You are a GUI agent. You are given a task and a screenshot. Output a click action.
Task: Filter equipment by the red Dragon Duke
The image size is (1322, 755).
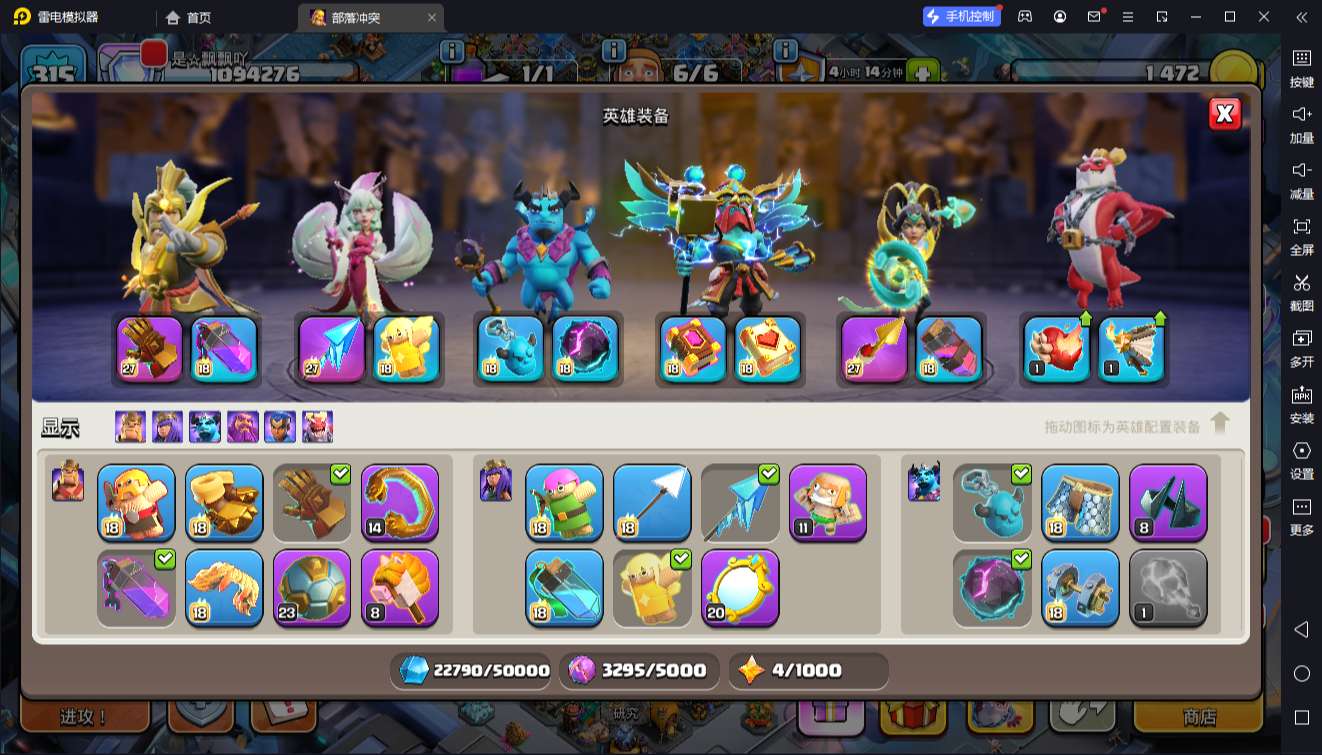click(x=318, y=427)
